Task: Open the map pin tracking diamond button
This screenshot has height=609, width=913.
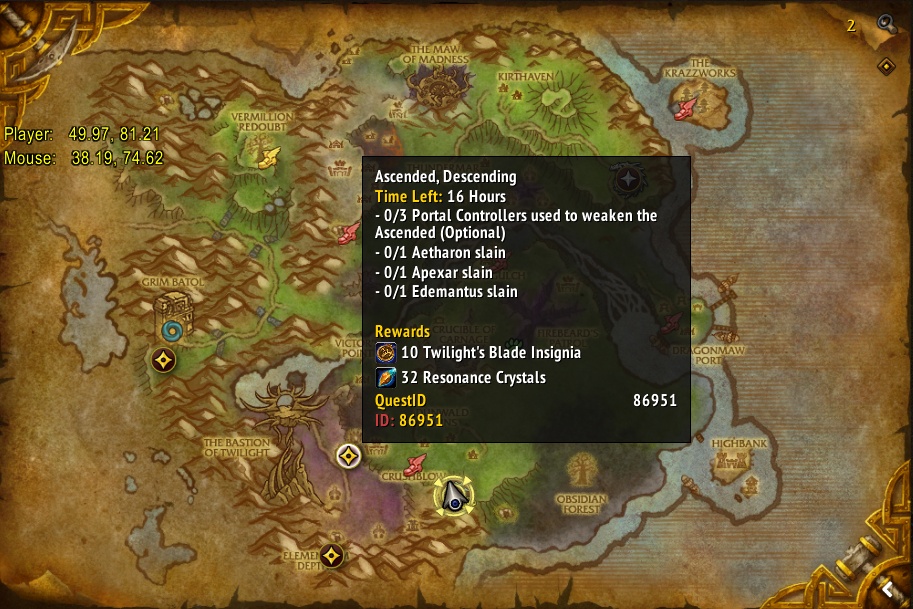Action: pos(886,66)
